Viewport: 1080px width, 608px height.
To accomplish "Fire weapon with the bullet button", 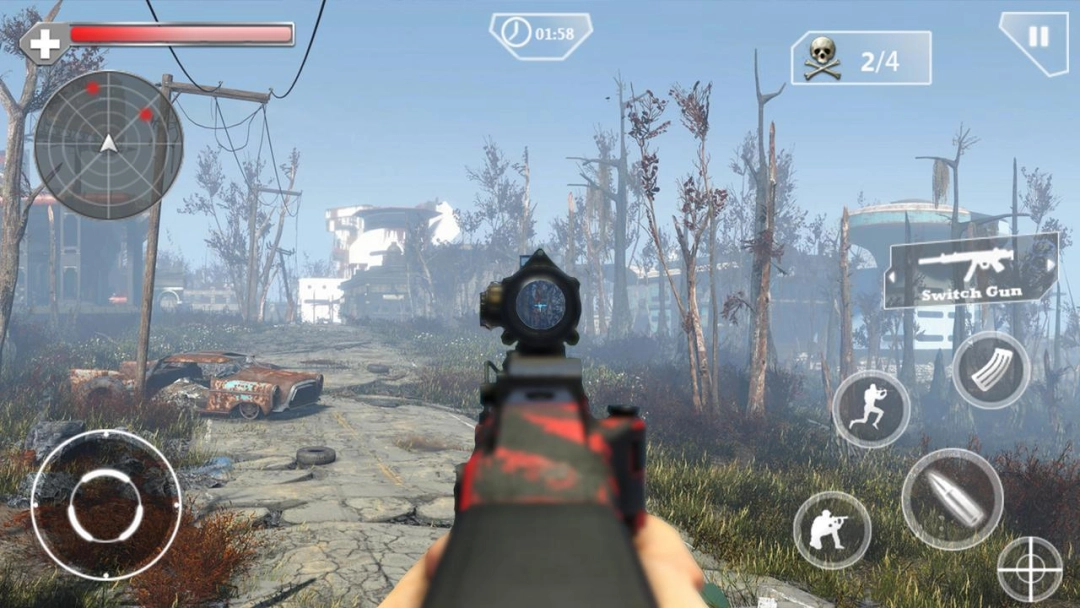I will (951, 499).
